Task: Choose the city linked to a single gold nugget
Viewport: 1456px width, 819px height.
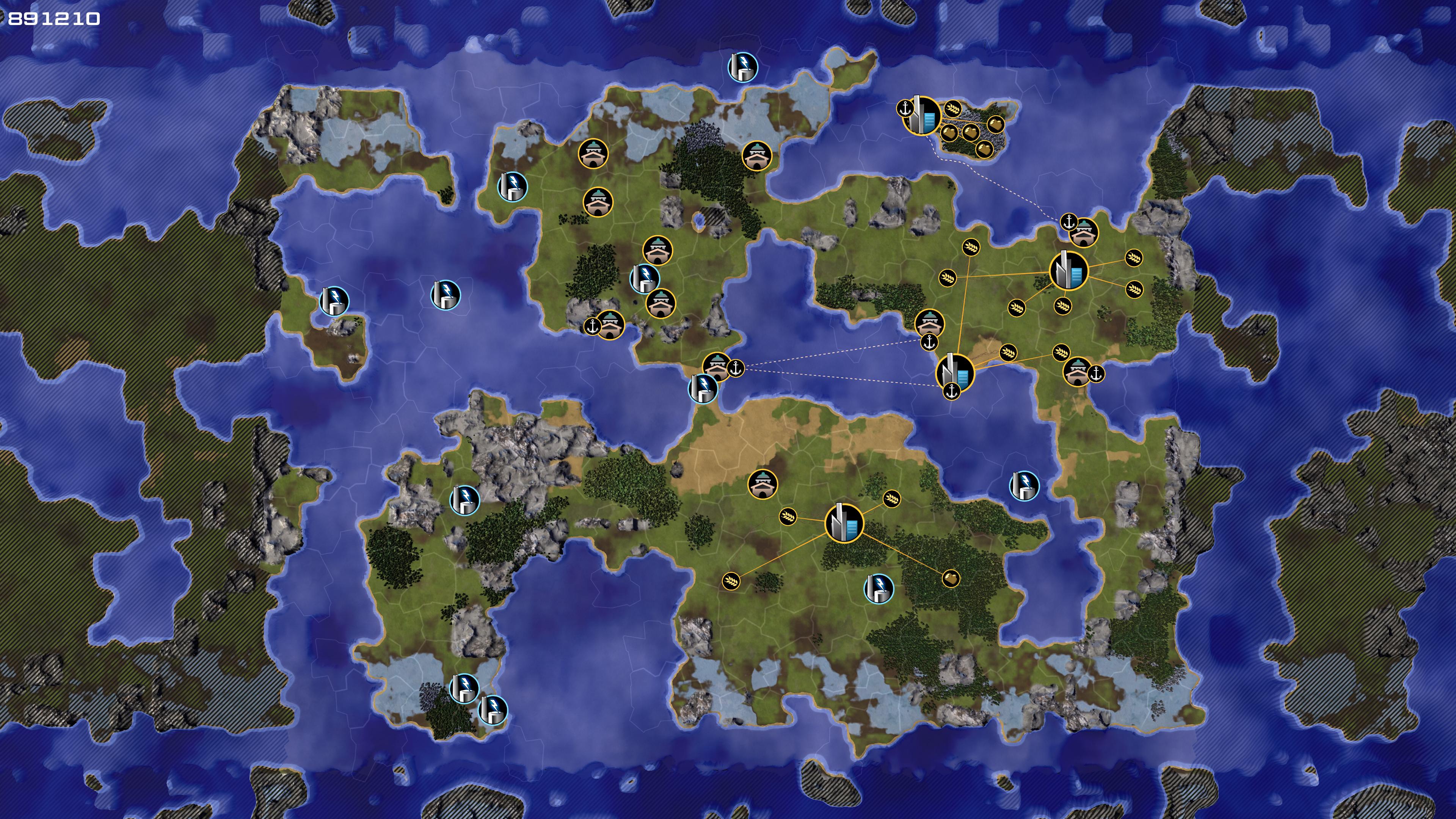Action: pos(844,523)
